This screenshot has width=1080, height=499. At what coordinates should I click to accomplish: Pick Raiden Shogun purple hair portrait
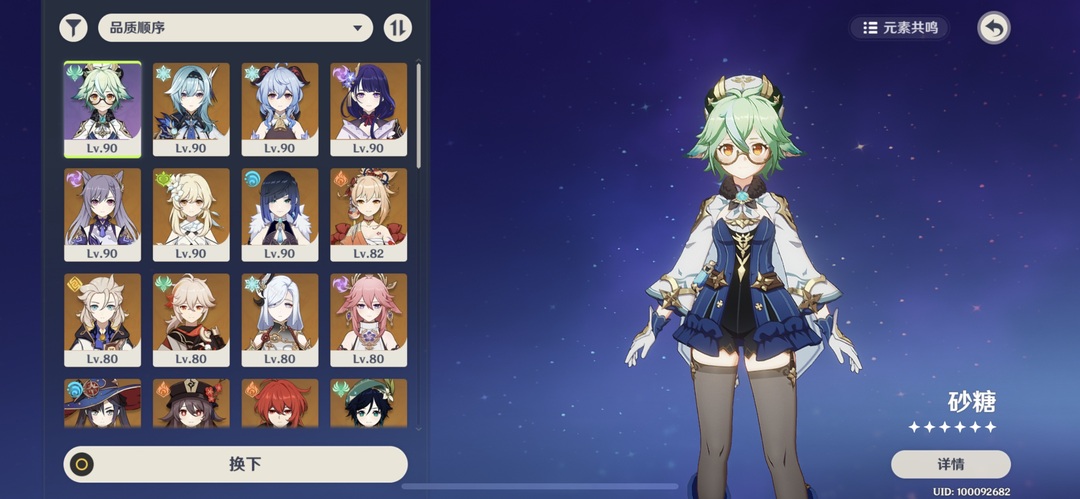(x=368, y=108)
